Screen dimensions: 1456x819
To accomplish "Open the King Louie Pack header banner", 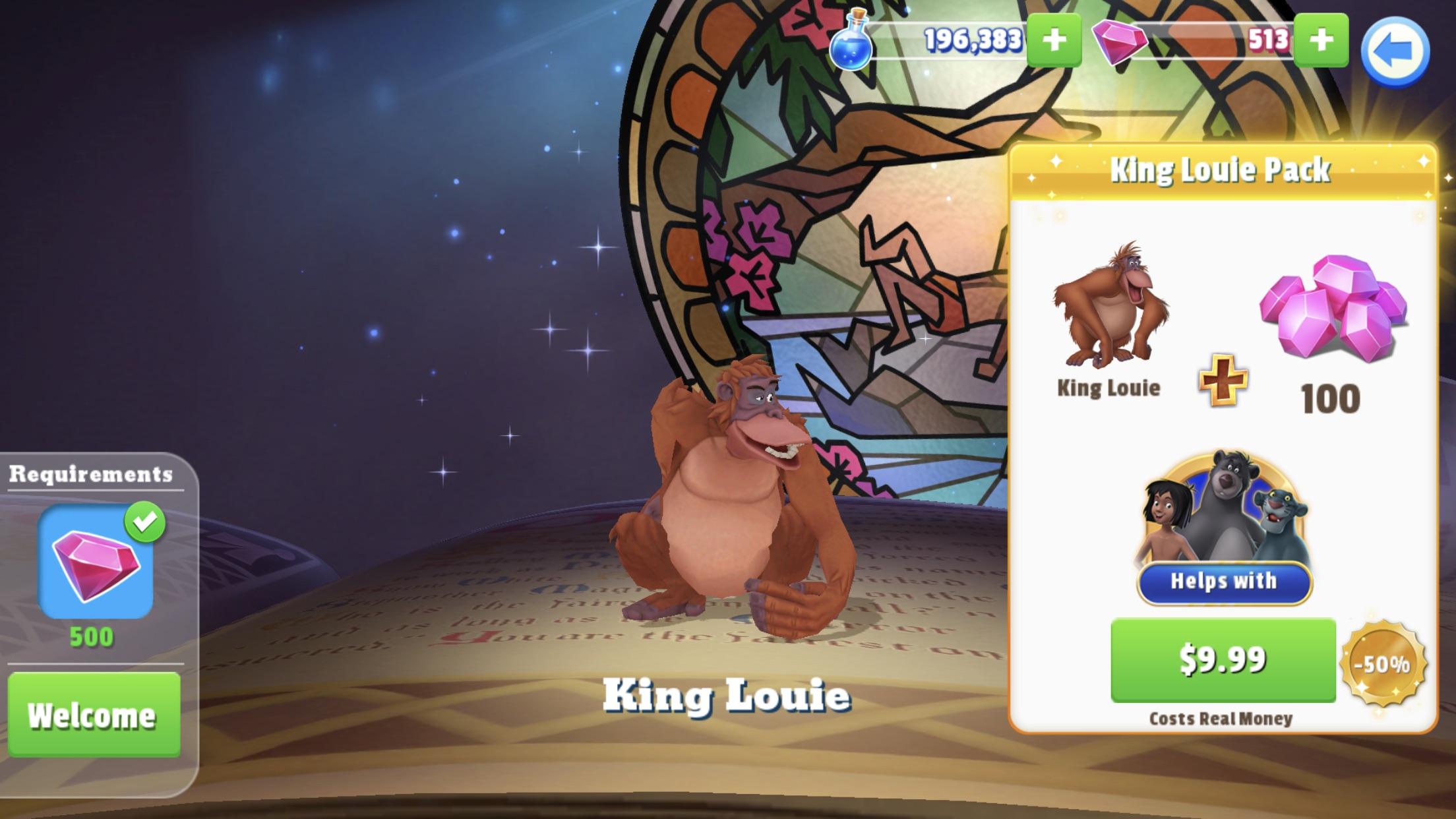I will point(1222,170).
